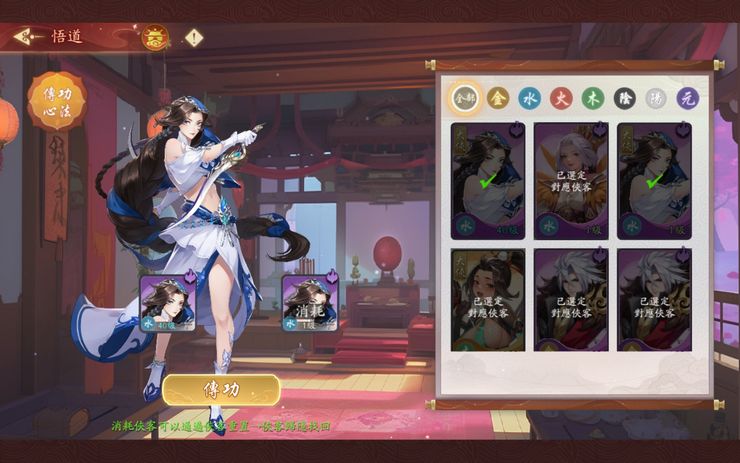This screenshot has width=740, height=463.
Task: Select the 消耗 consumed hero slot
Action: 310,303
